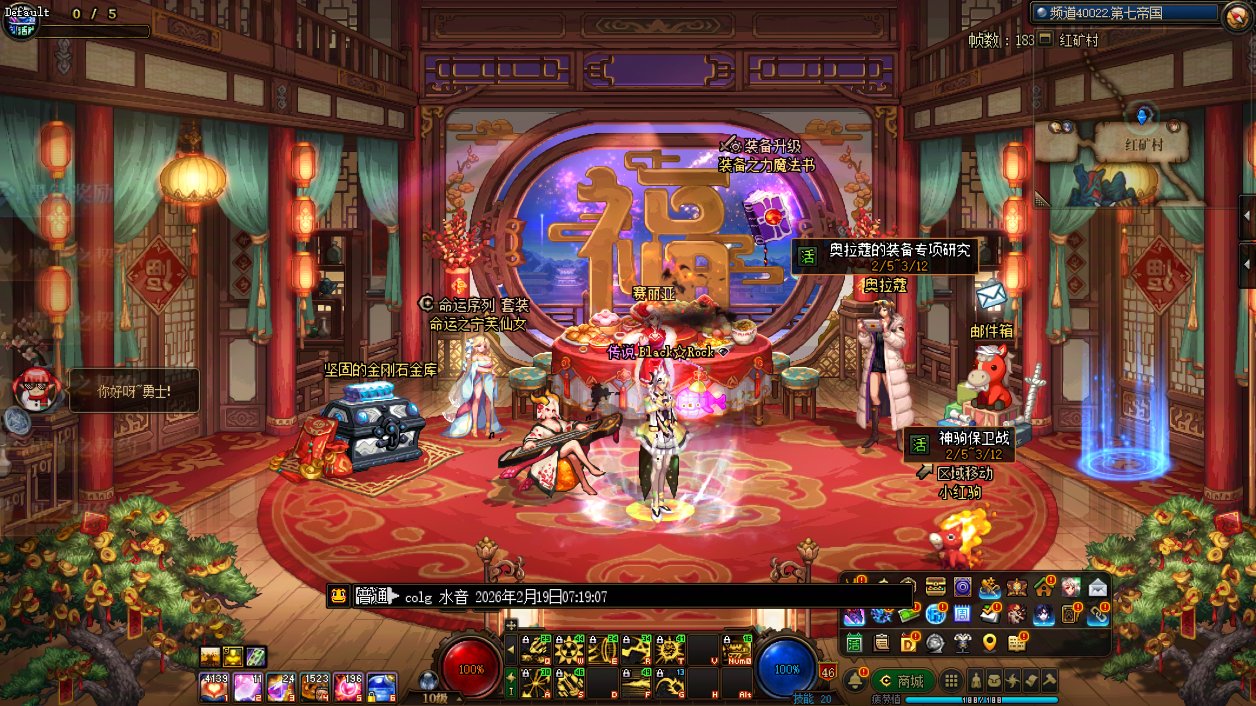Screen dimensions: 1256x706
Task: Click the yellow location pin icon
Action: click(x=990, y=642)
